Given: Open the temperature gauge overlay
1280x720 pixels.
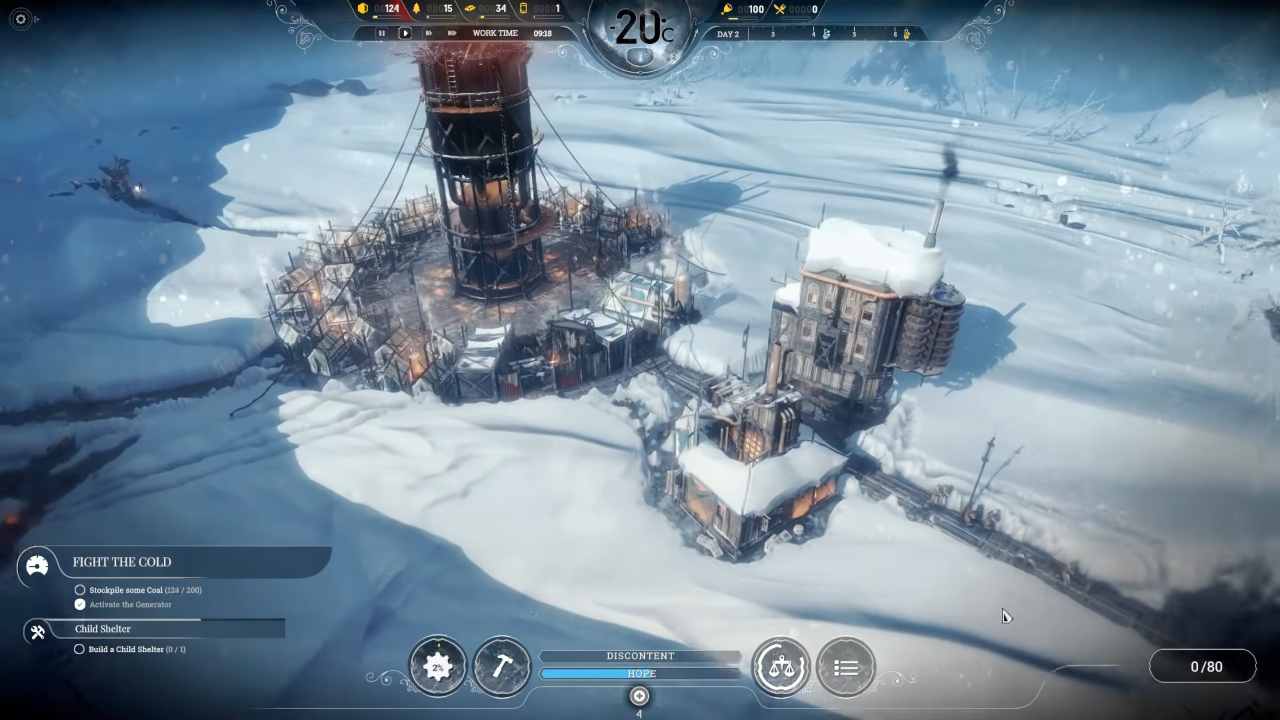Looking at the screenshot, I should 640,30.
